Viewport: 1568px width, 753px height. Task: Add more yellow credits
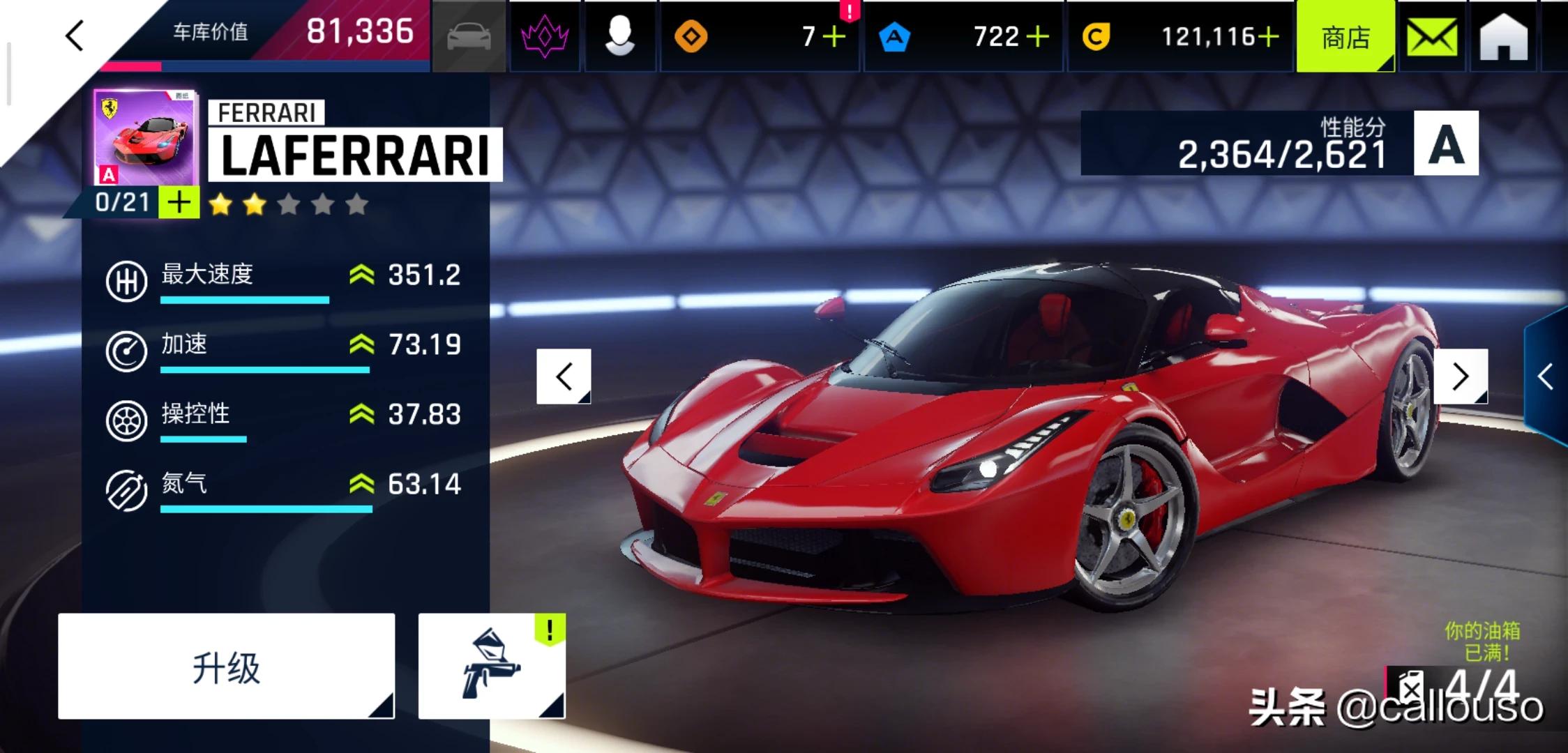(1268, 36)
